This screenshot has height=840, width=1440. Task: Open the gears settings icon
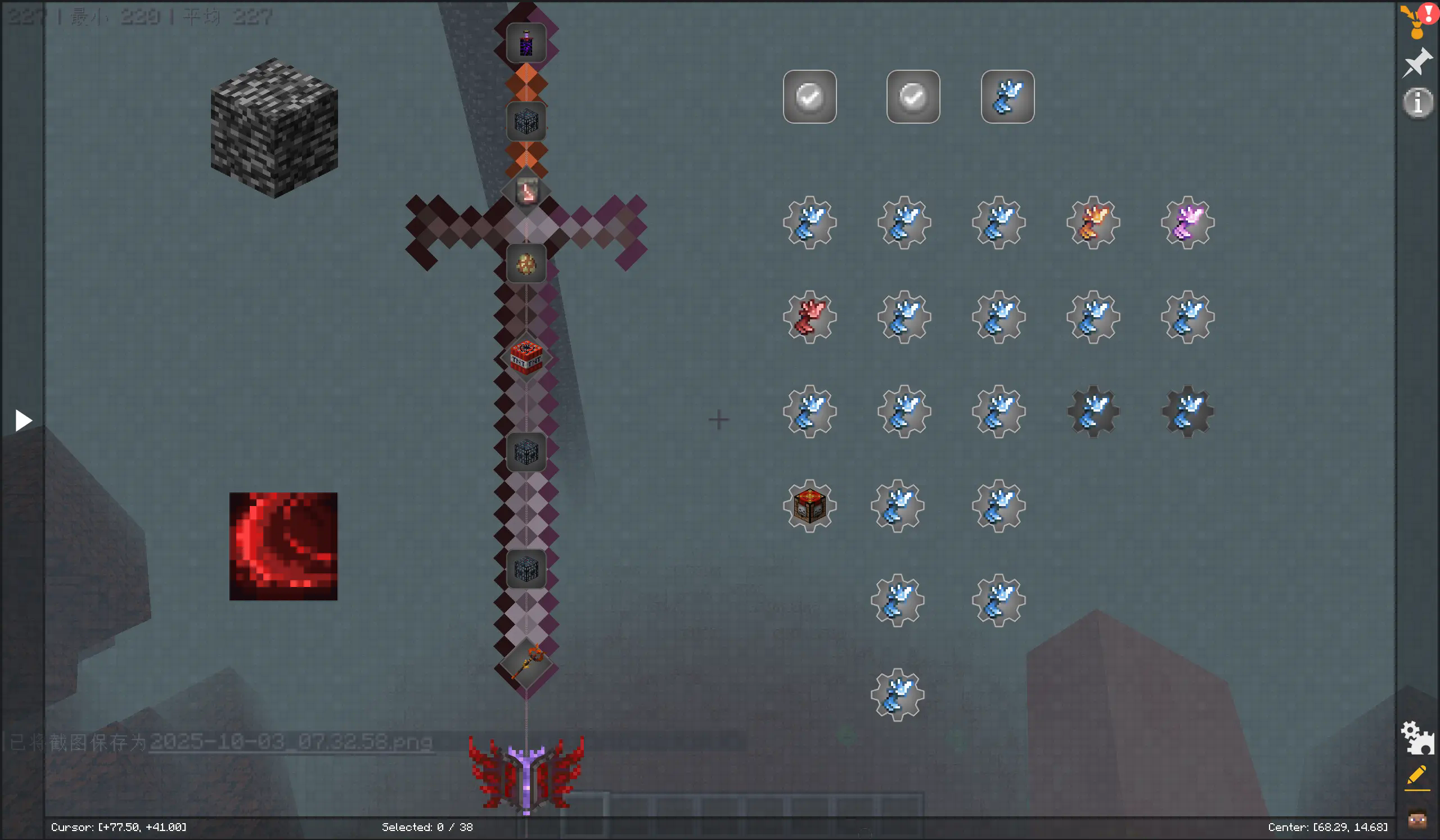pos(1417,738)
